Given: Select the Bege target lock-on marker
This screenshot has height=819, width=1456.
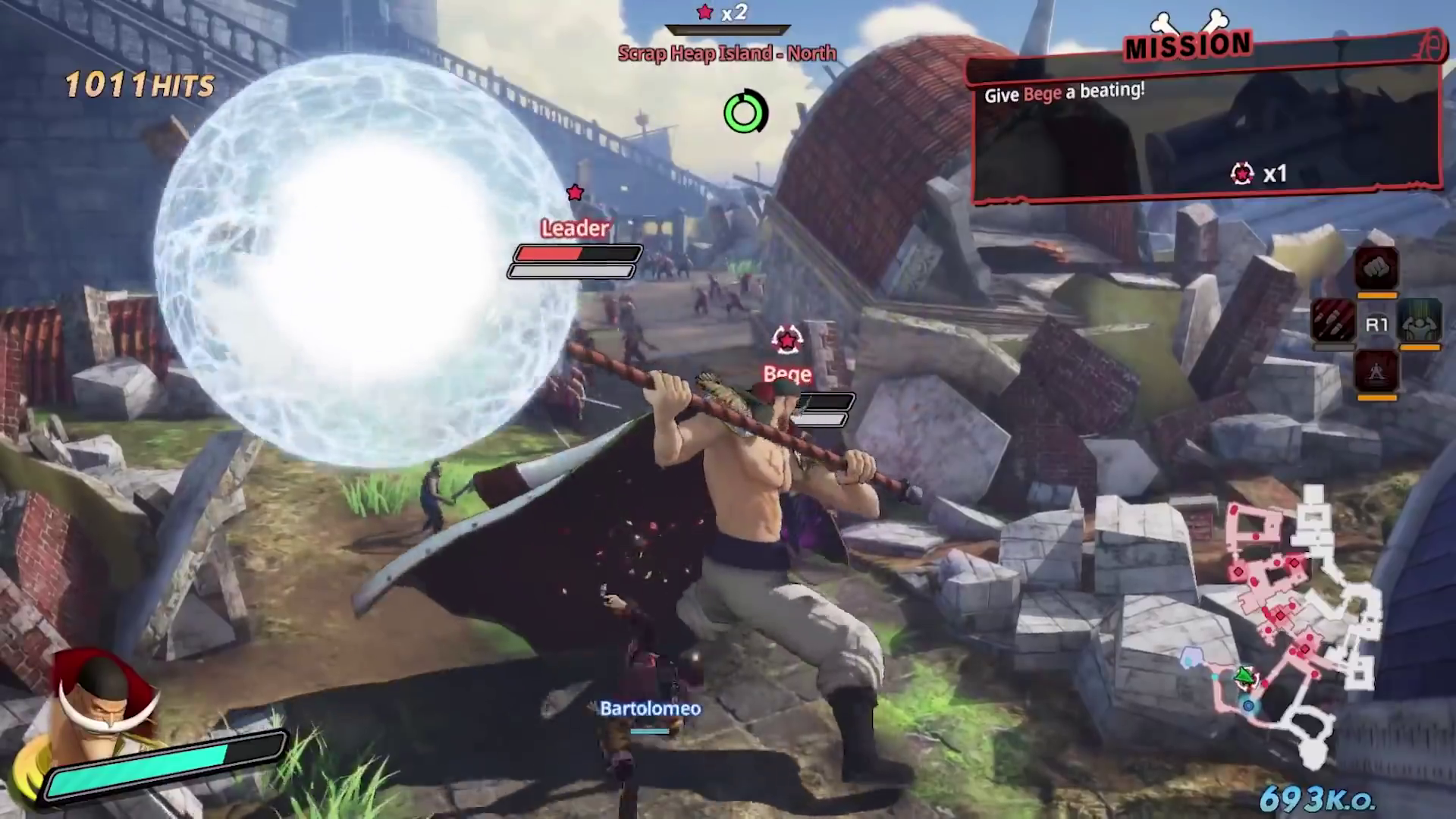Looking at the screenshot, I should coord(786,340).
